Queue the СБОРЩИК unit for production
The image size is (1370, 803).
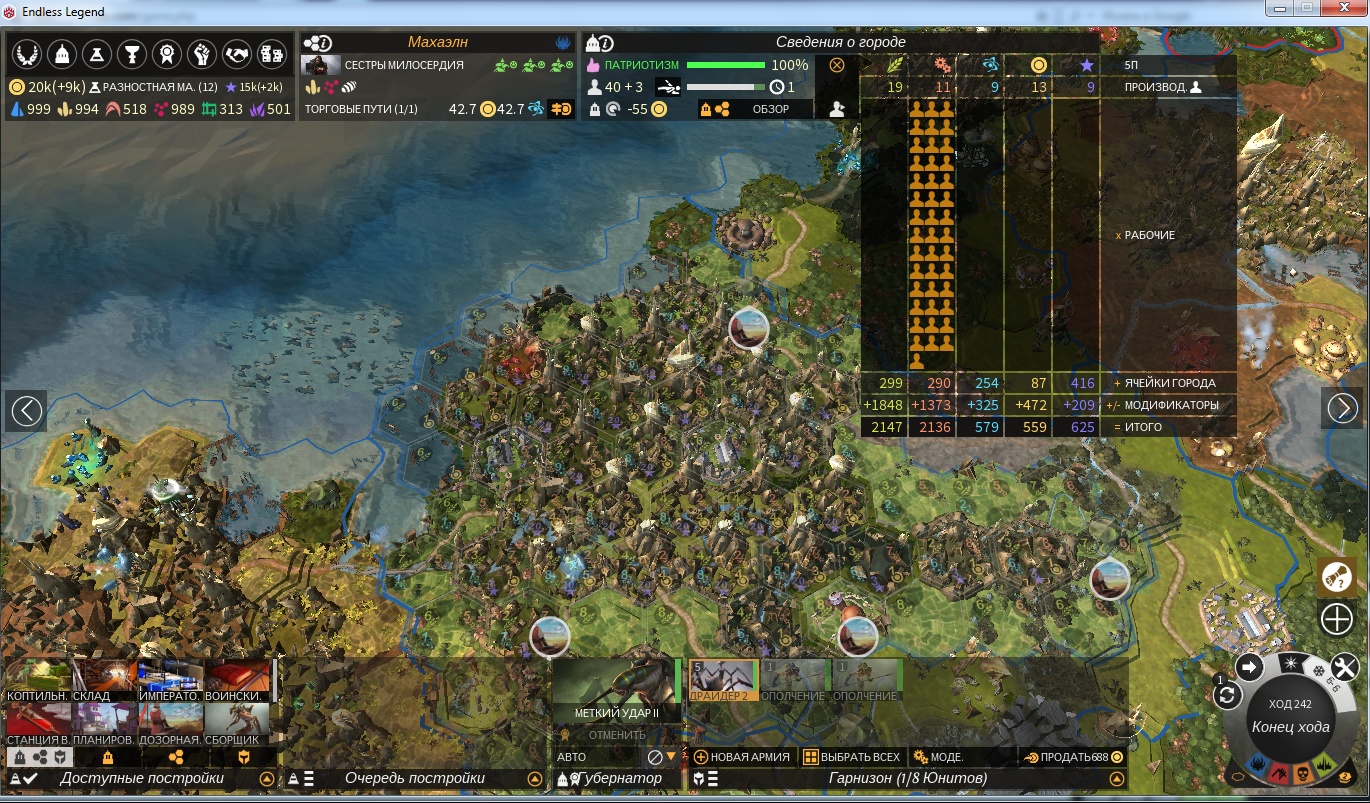point(237,724)
